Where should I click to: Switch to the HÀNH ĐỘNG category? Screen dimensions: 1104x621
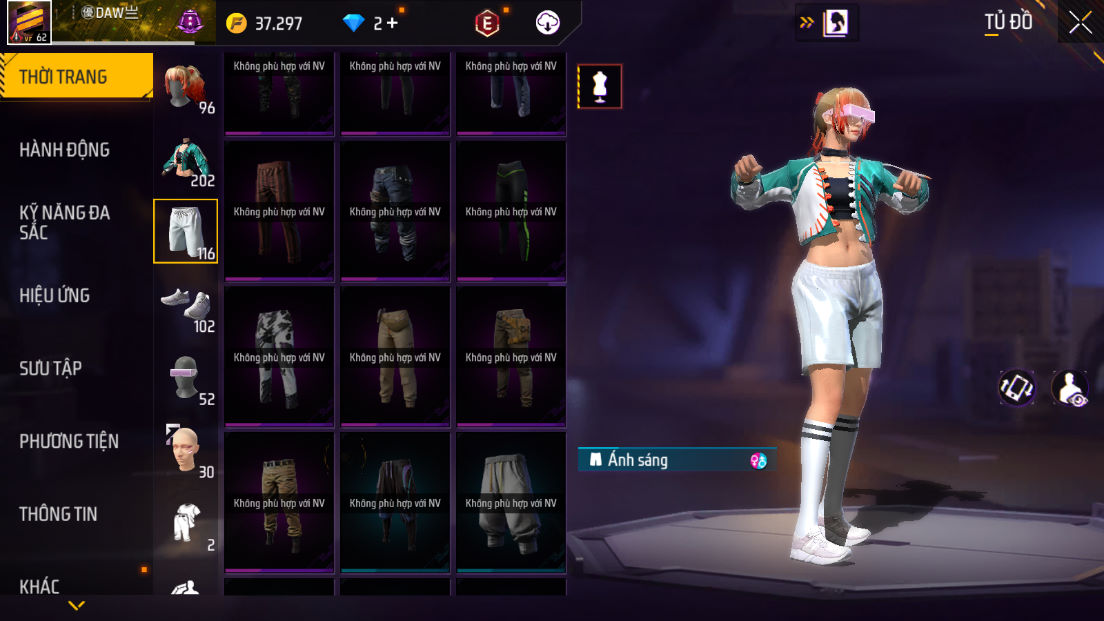[65, 150]
